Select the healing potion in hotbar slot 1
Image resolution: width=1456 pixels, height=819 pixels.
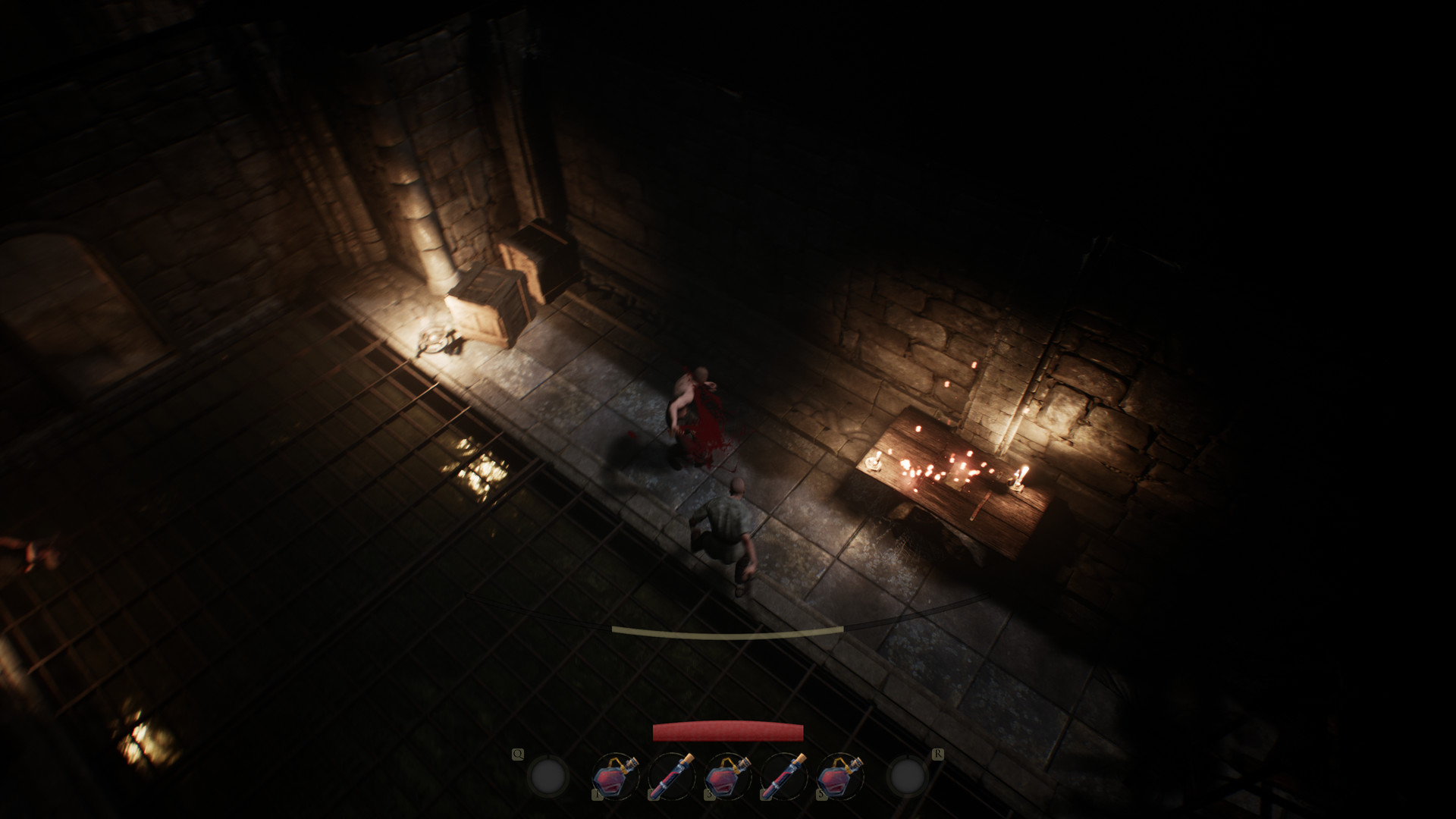click(612, 777)
